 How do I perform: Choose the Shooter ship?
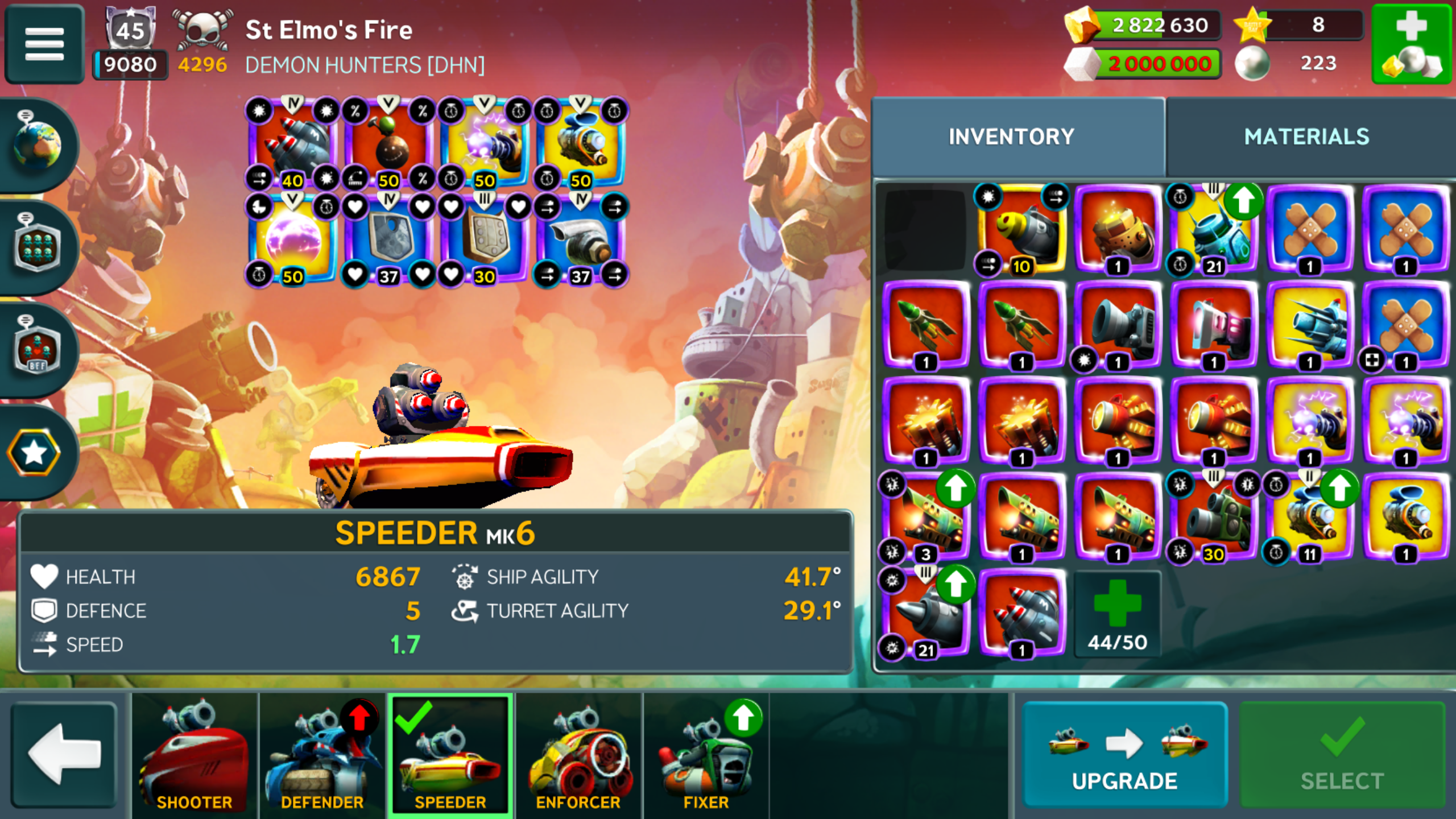click(194, 754)
